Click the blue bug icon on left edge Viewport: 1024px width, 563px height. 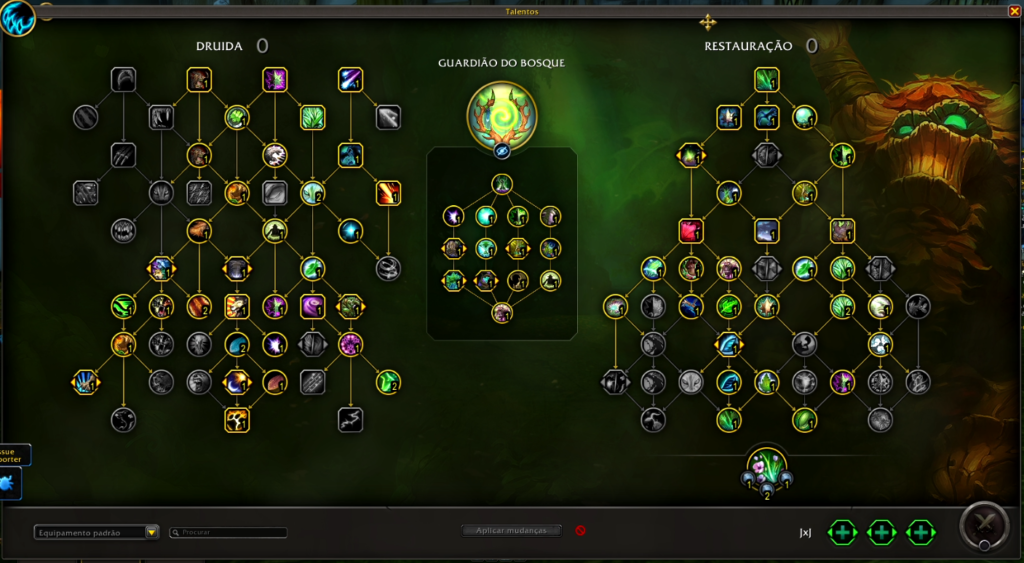9,484
